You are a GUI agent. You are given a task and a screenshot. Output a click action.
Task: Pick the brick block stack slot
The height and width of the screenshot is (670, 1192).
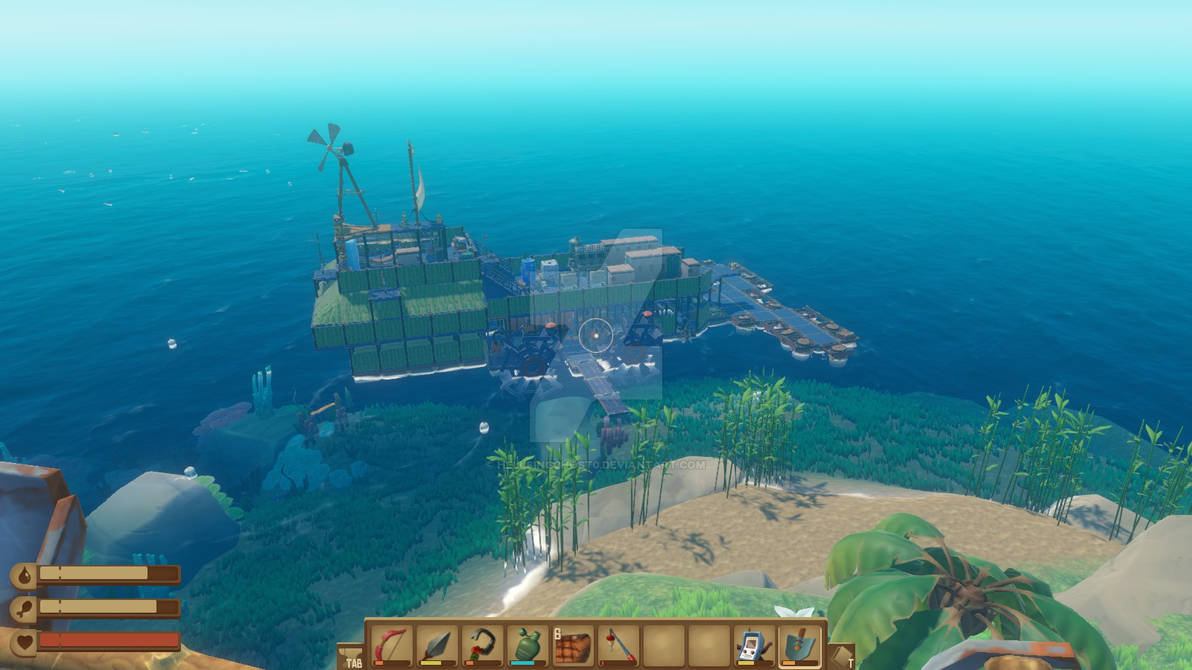[x=572, y=645]
